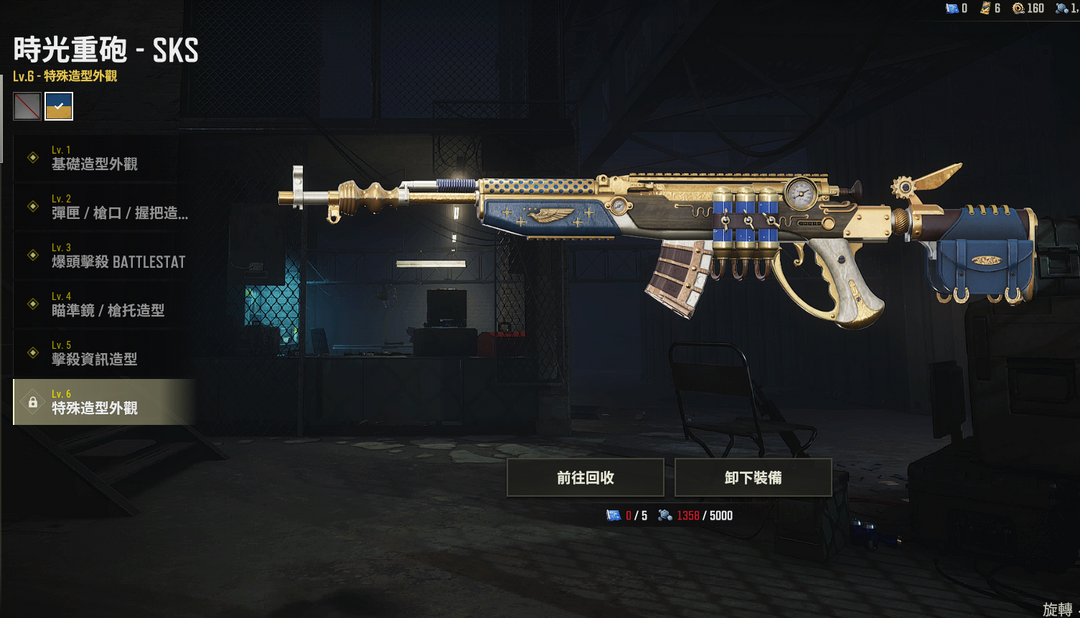
Task: Click the 卸下裝備 button
Action: click(x=753, y=478)
